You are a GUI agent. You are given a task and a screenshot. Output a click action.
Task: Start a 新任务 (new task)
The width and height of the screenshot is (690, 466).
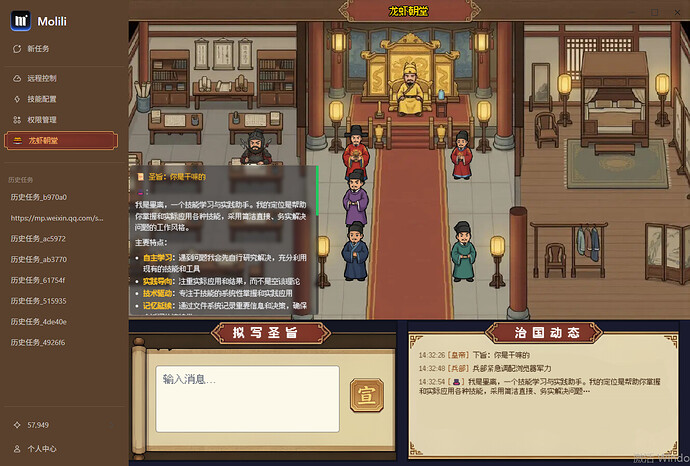coord(40,48)
